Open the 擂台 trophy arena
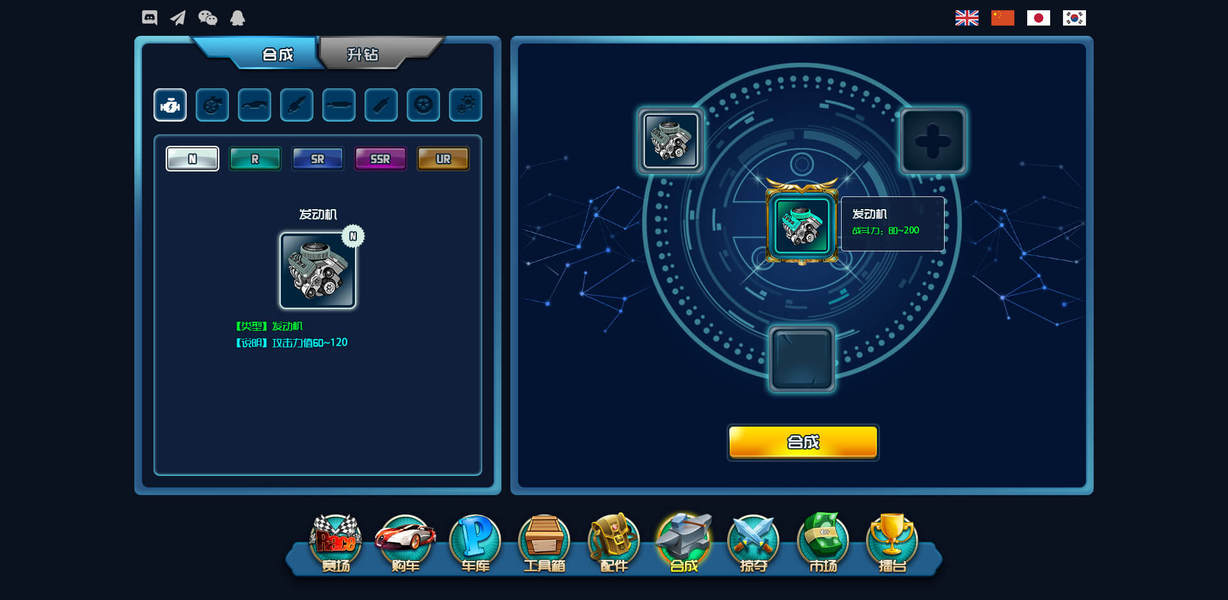 (892, 543)
